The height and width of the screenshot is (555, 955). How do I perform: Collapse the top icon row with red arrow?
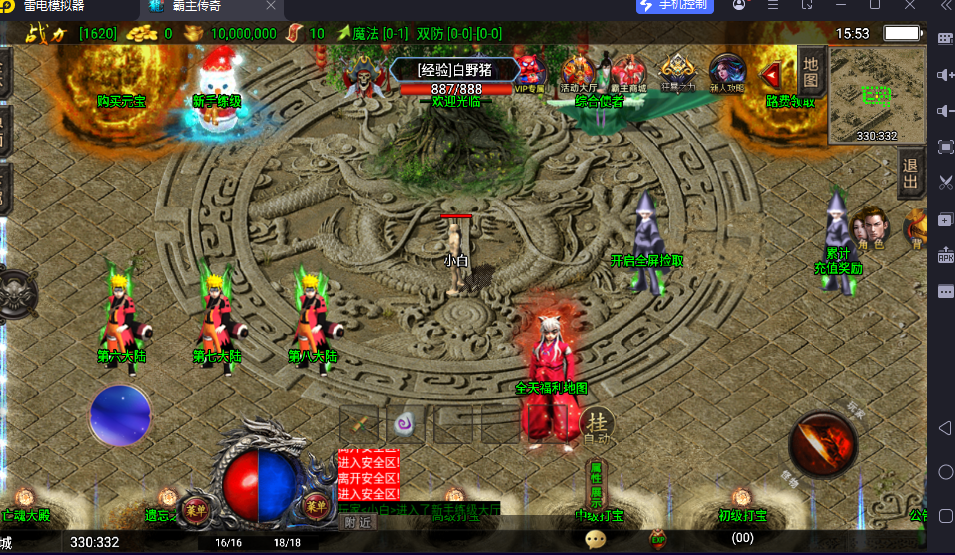coord(771,74)
